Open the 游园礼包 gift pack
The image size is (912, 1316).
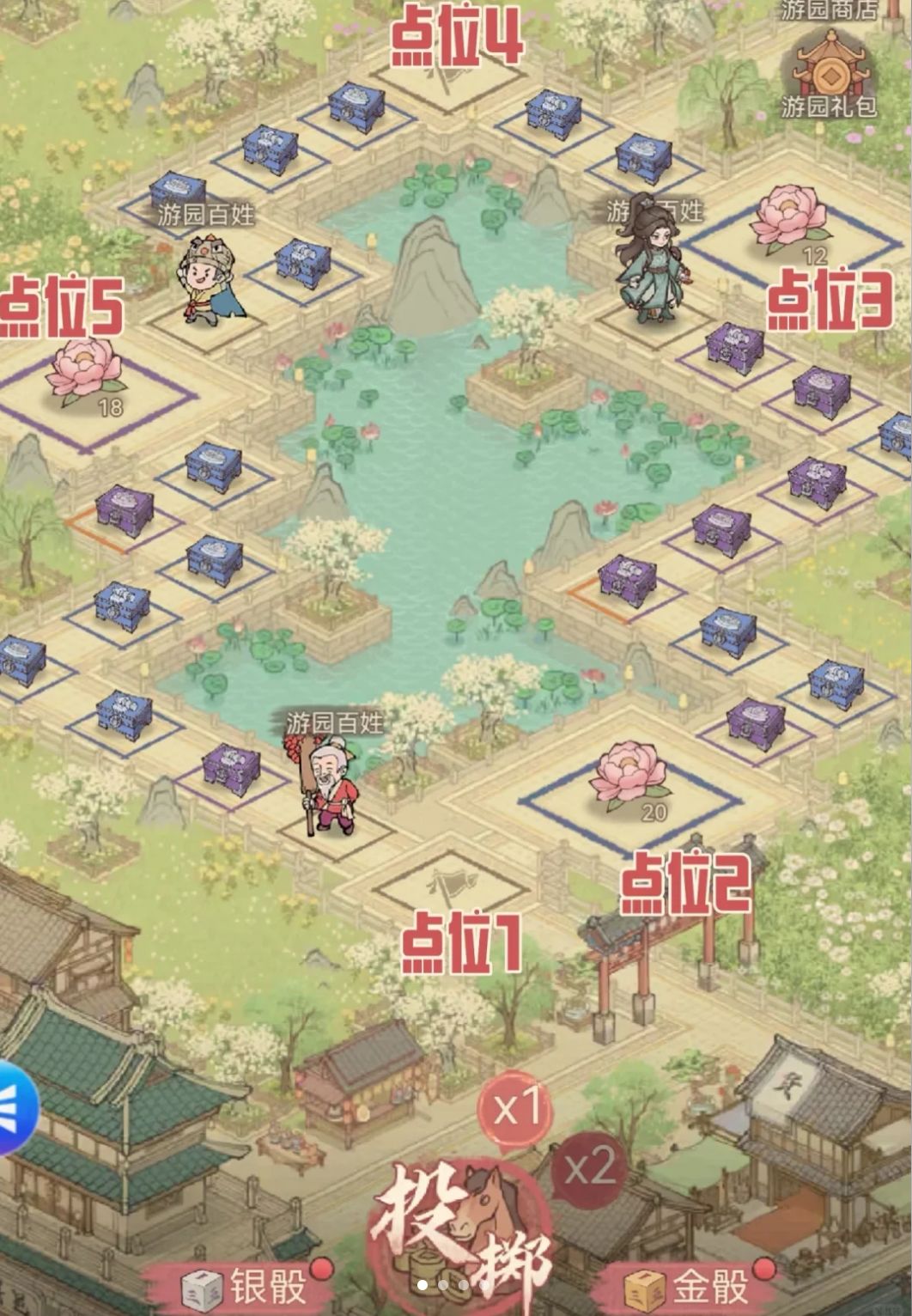click(830, 76)
